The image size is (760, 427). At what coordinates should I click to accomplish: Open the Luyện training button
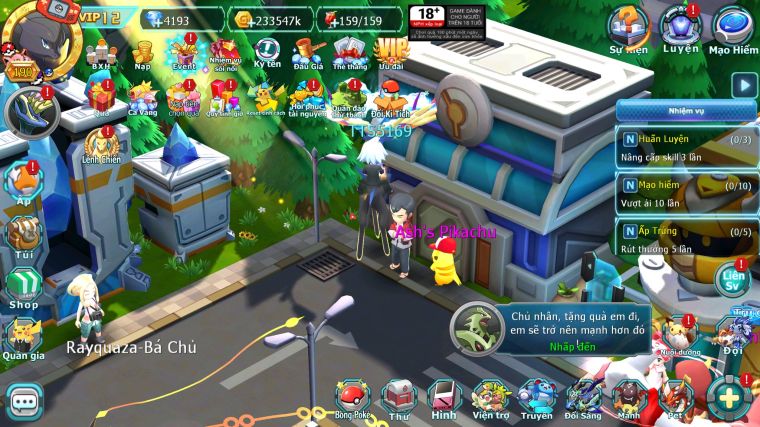pyautogui.click(x=680, y=28)
